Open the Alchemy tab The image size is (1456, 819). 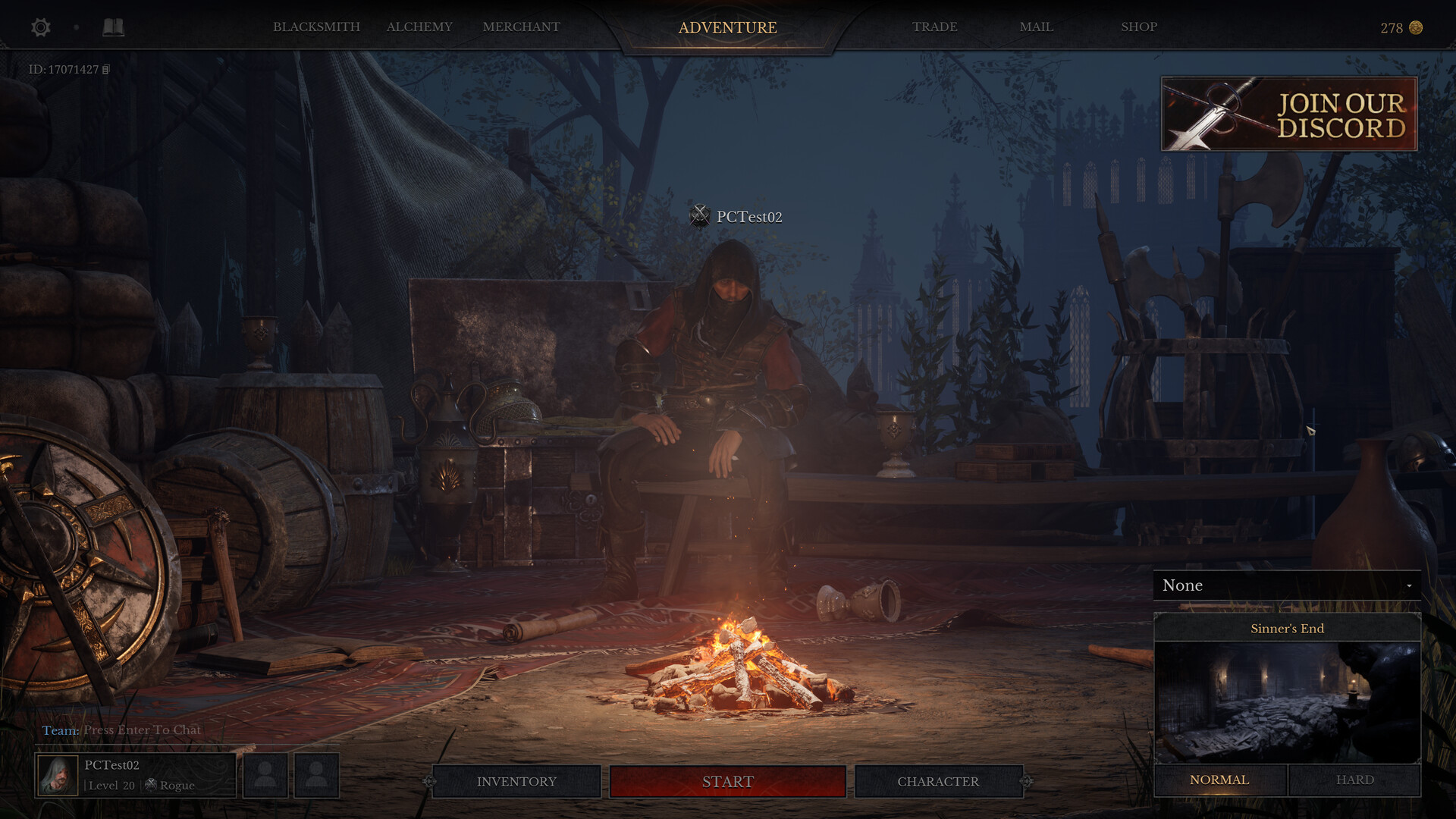click(419, 27)
